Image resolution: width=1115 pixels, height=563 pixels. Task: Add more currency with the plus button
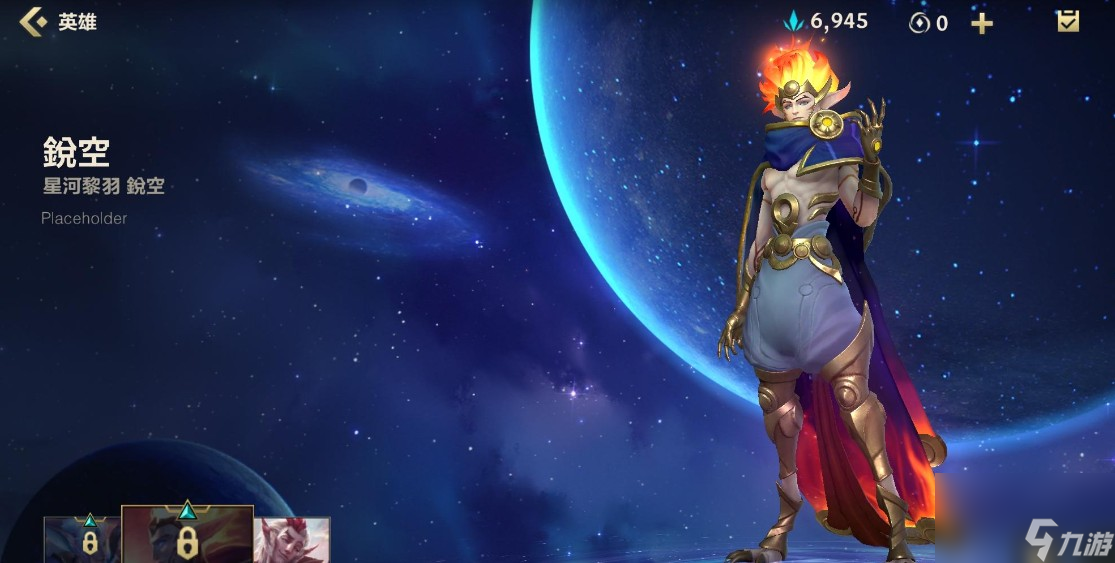pyautogui.click(x=982, y=23)
